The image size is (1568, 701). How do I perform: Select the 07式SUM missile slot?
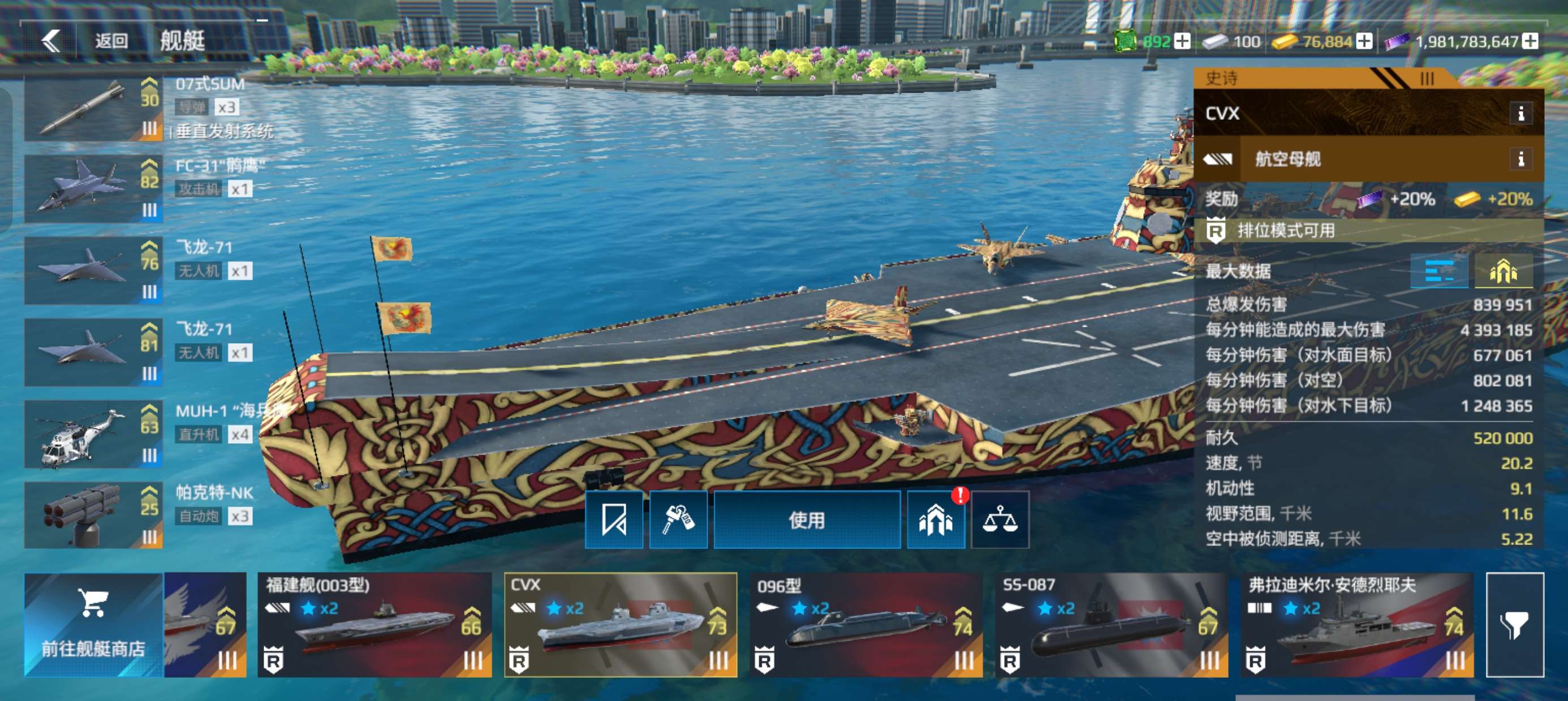(93, 109)
